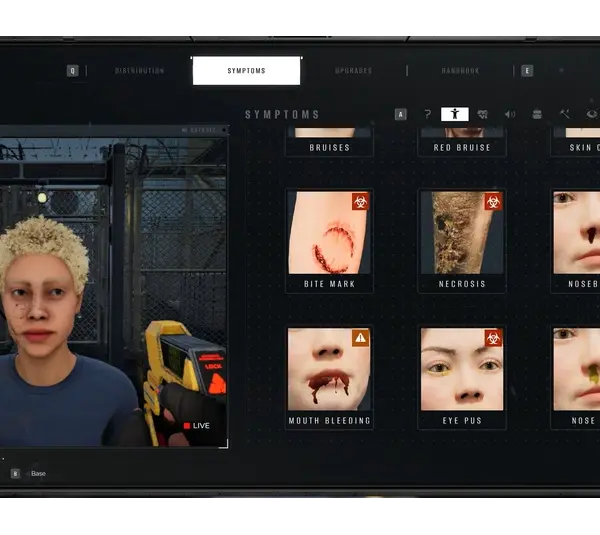Screen dimensions: 600x535
Task: Show the question mark symptom category
Action: click(428, 114)
